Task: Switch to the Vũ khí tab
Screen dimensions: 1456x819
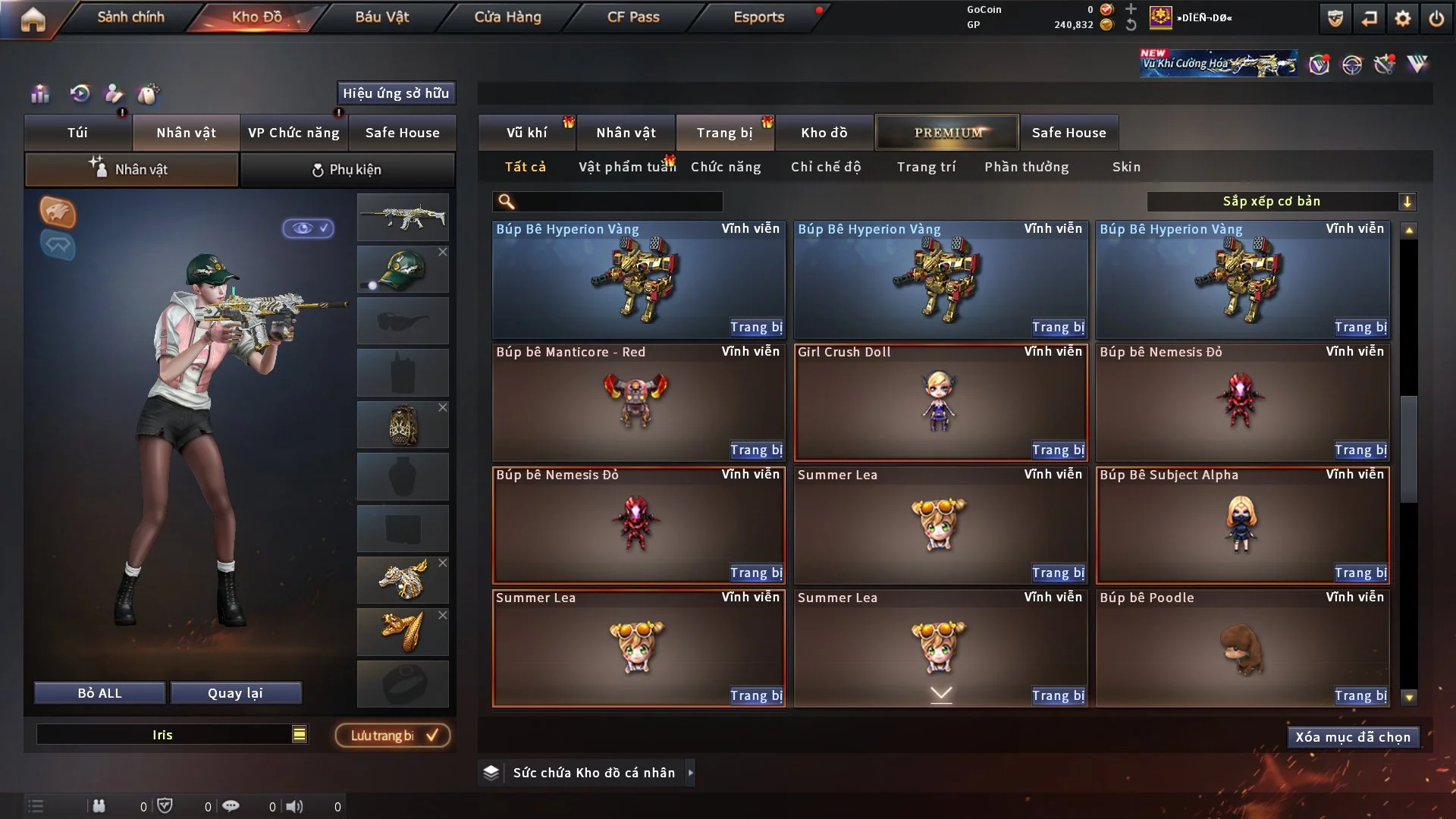Action: [526, 133]
